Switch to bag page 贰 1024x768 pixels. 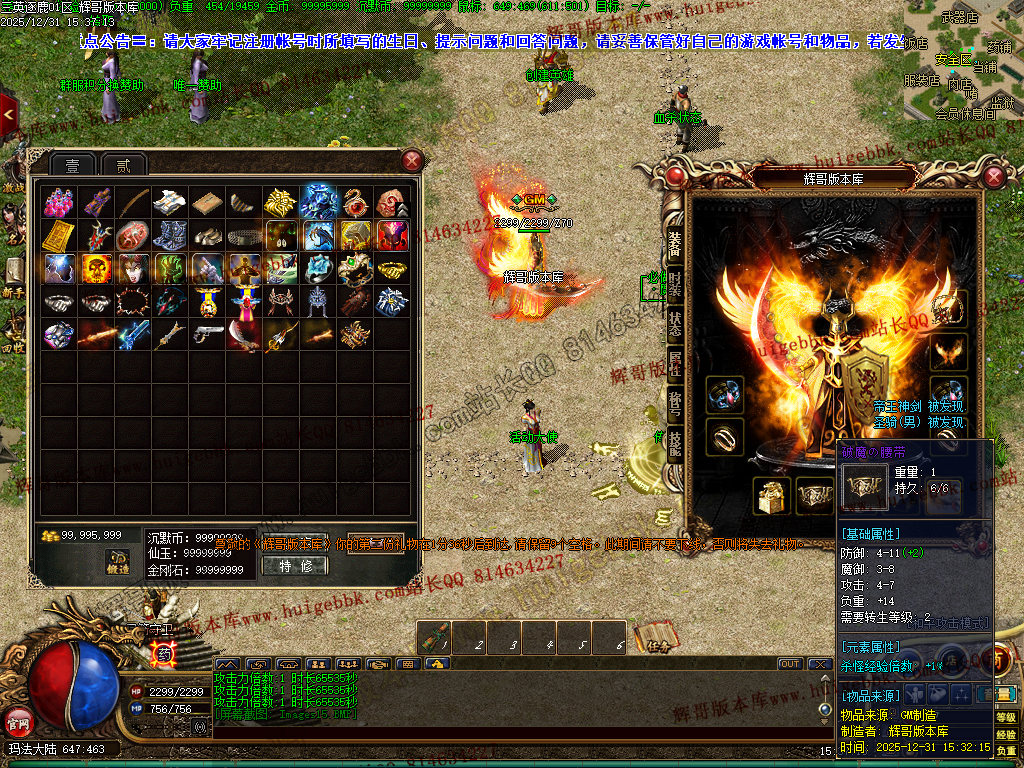[124, 165]
